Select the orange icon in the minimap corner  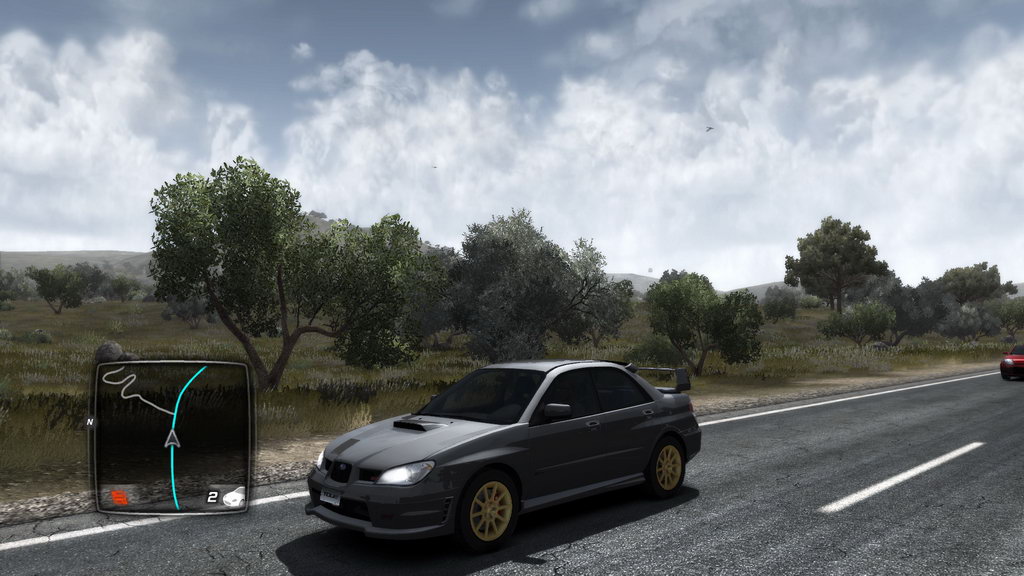(x=119, y=496)
